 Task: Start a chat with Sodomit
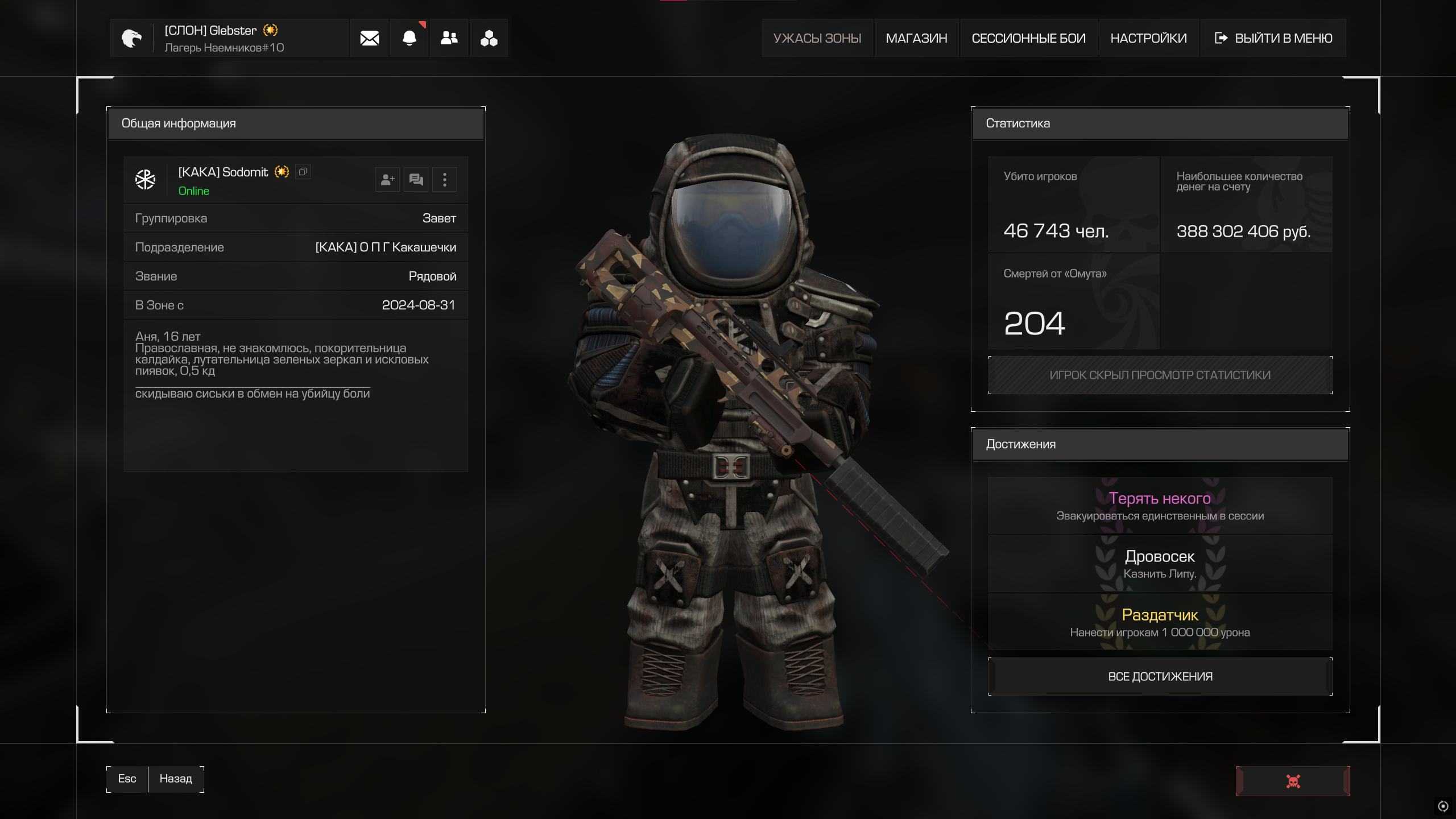(x=416, y=180)
